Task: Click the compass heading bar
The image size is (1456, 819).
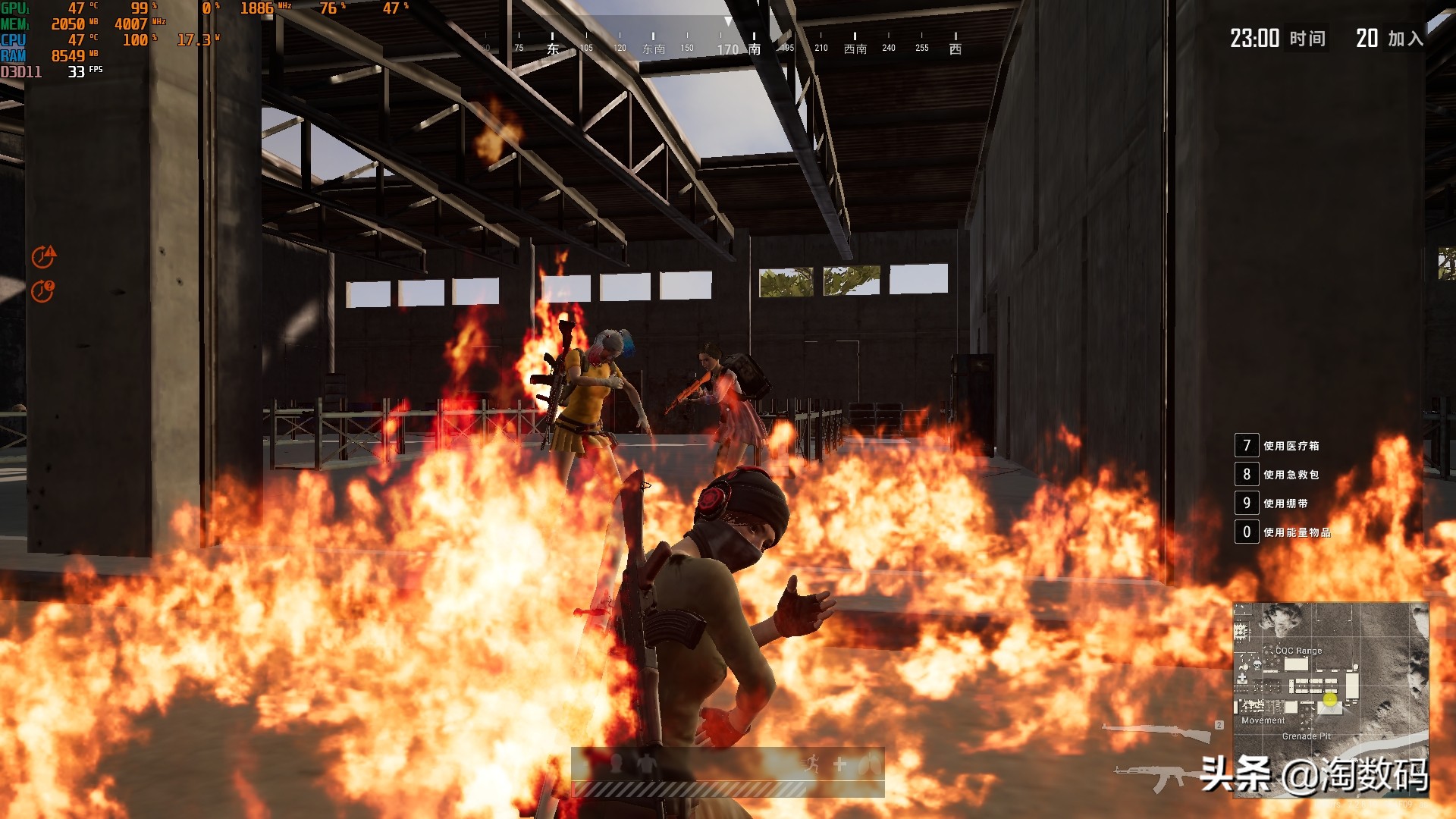Action: (720, 45)
